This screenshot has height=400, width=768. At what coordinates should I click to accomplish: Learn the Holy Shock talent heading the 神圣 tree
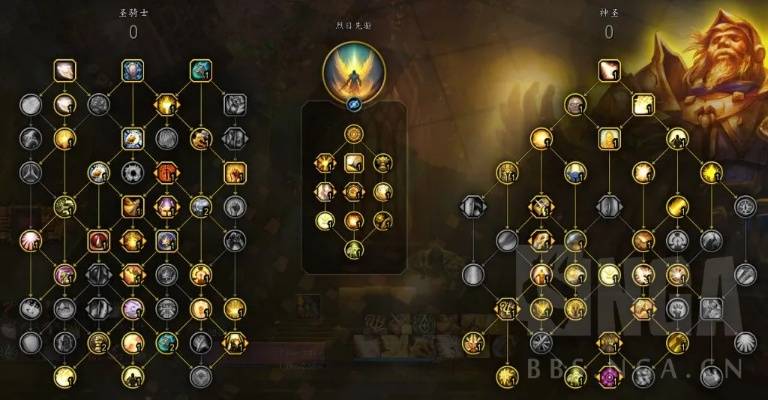(x=608, y=70)
